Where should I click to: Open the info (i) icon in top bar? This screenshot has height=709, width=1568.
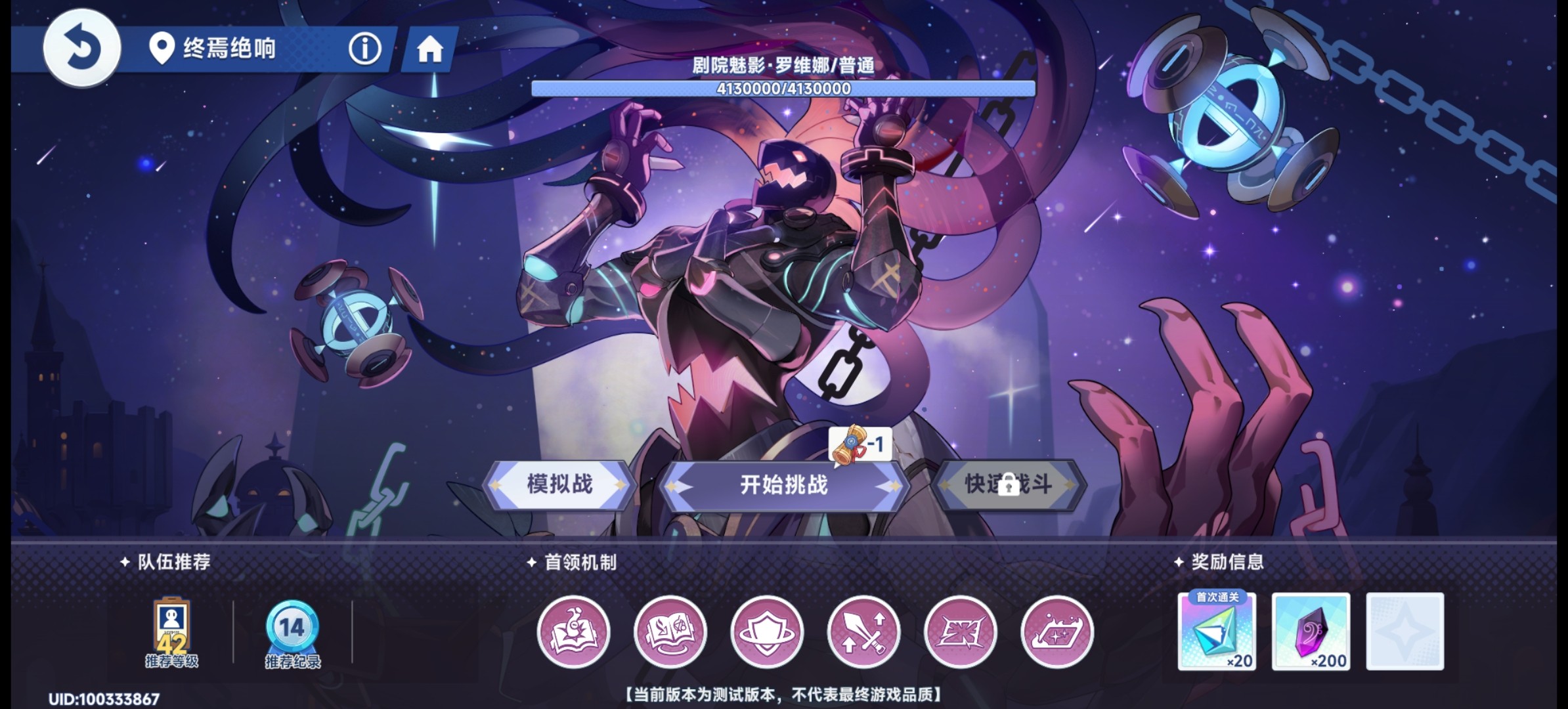(365, 47)
